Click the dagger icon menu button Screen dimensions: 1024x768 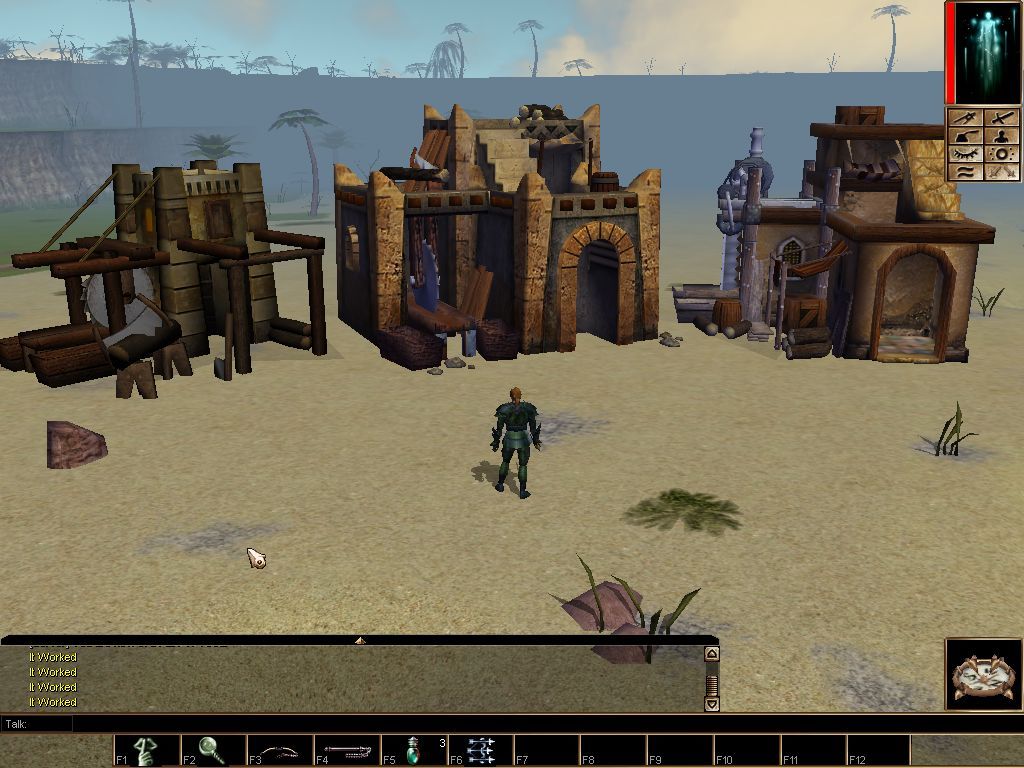[965, 118]
